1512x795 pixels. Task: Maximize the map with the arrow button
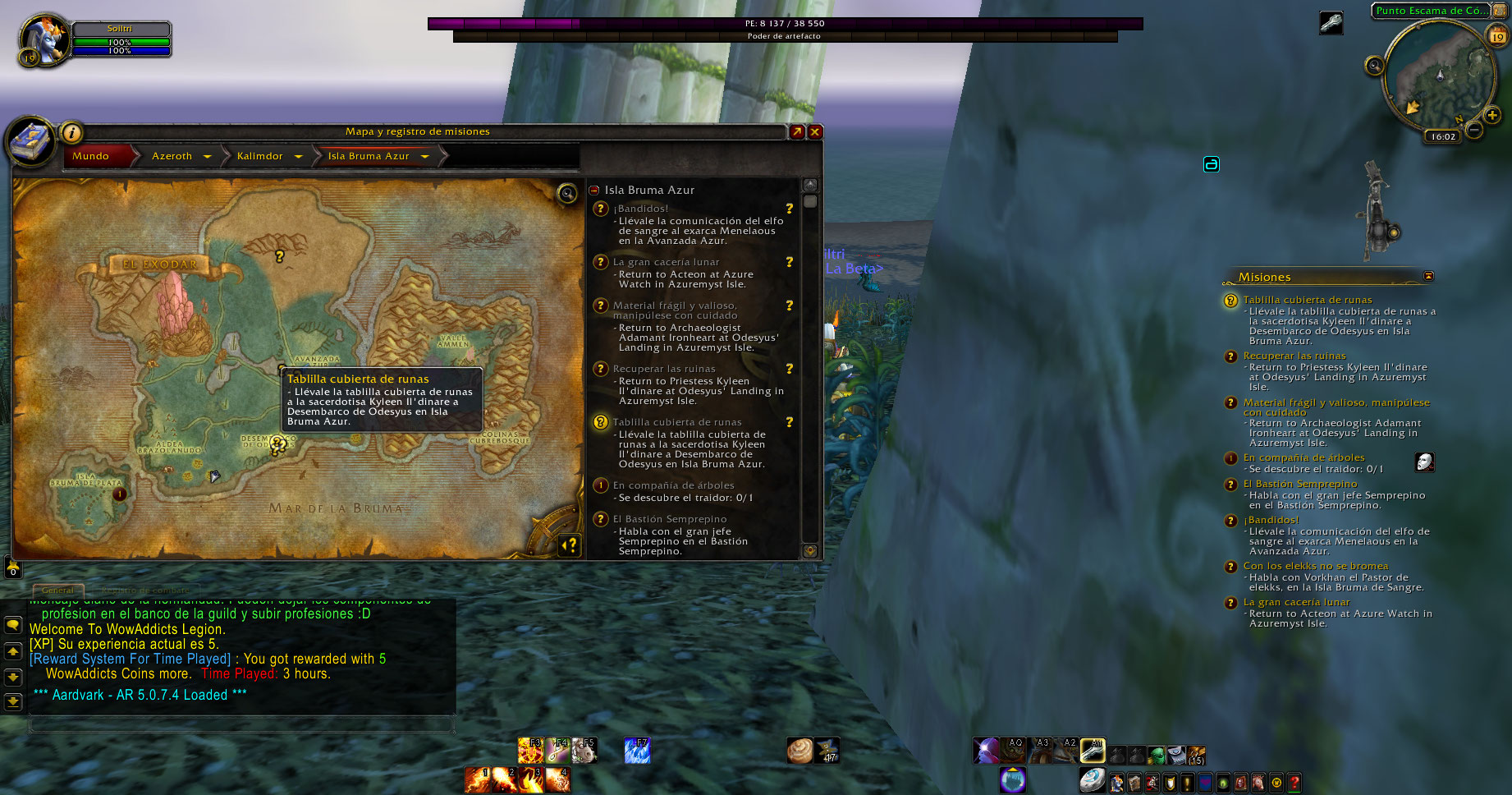pyautogui.click(x=797, y=131)
